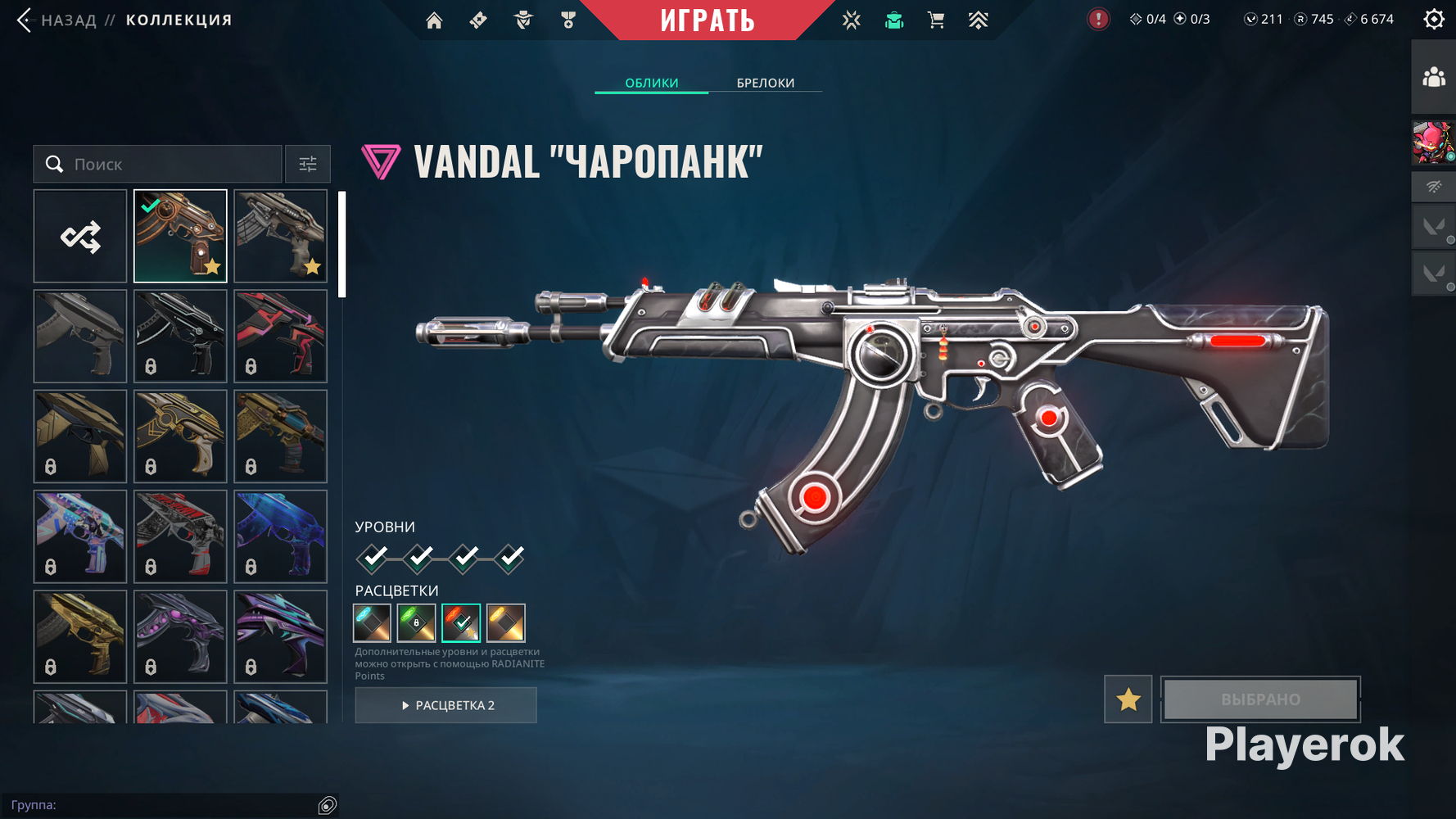Image resolution: width=1456 pixels, height=819 pixels.
Task: Open the social friends panel icon
Action: [1434, 78]
